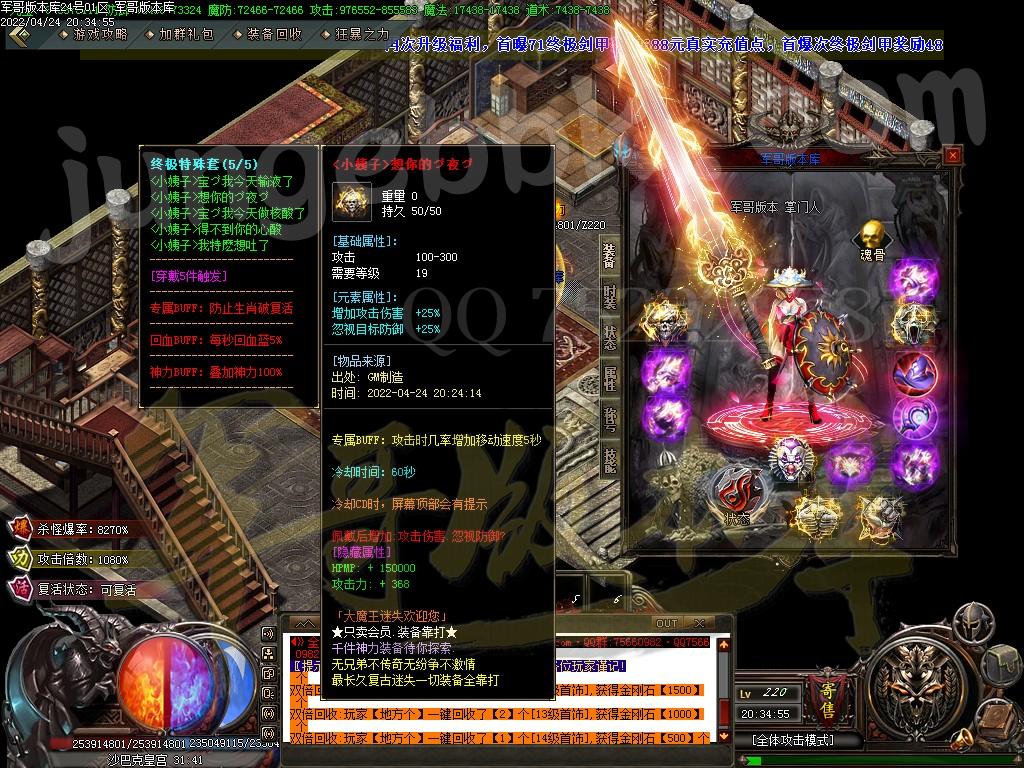Switch to the 装备 equipment tab

[609, 257]
